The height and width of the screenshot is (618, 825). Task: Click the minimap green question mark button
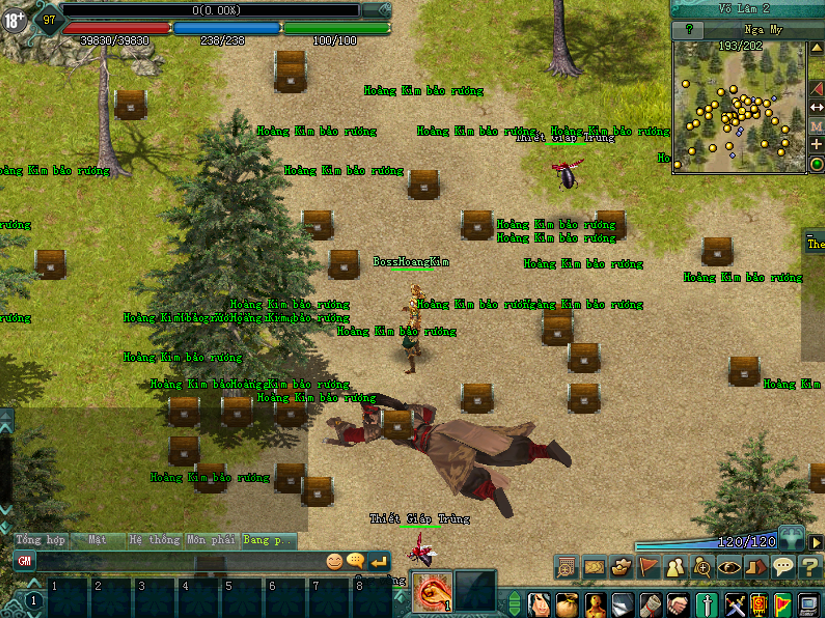pyautogui.click(x=688, y=30)
